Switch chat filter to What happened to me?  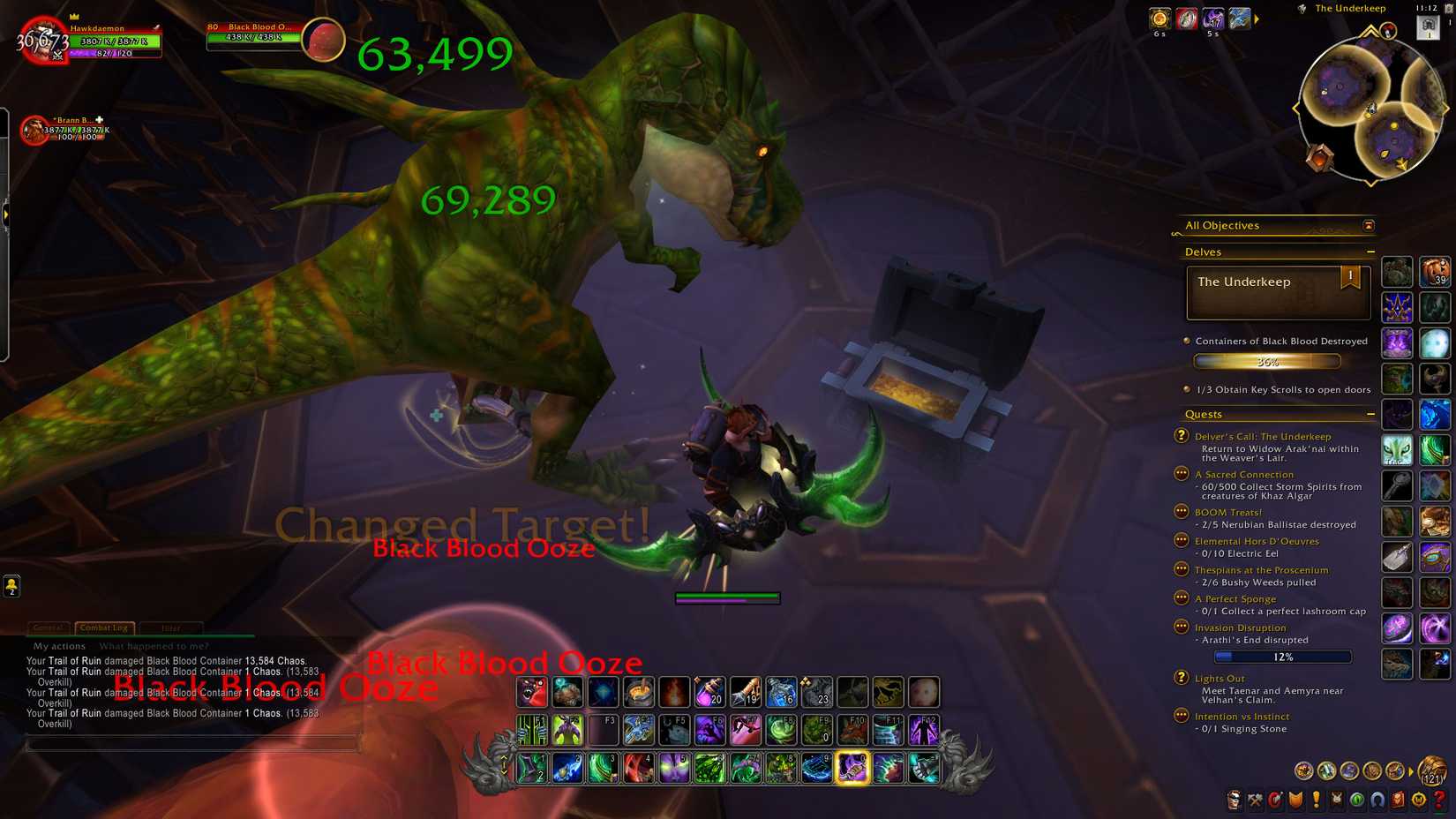point(155,646)
